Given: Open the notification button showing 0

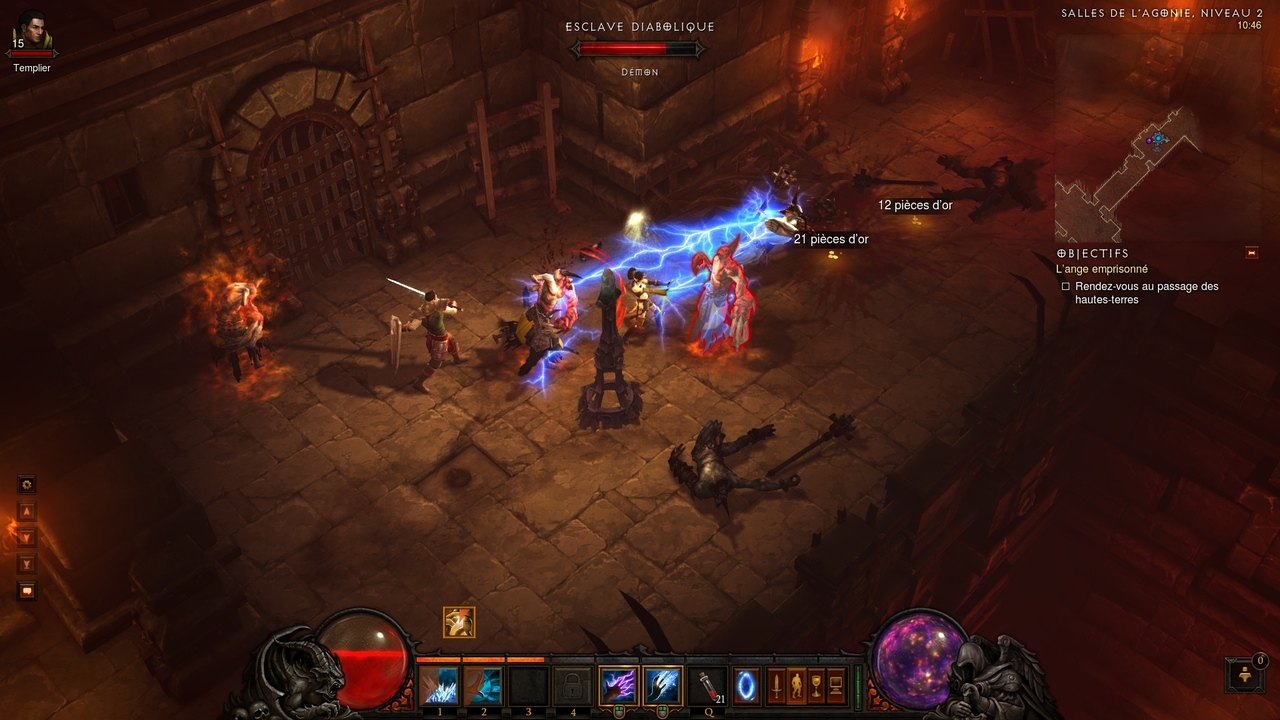Looking at the screenshot, I should tap(1244, 675).
